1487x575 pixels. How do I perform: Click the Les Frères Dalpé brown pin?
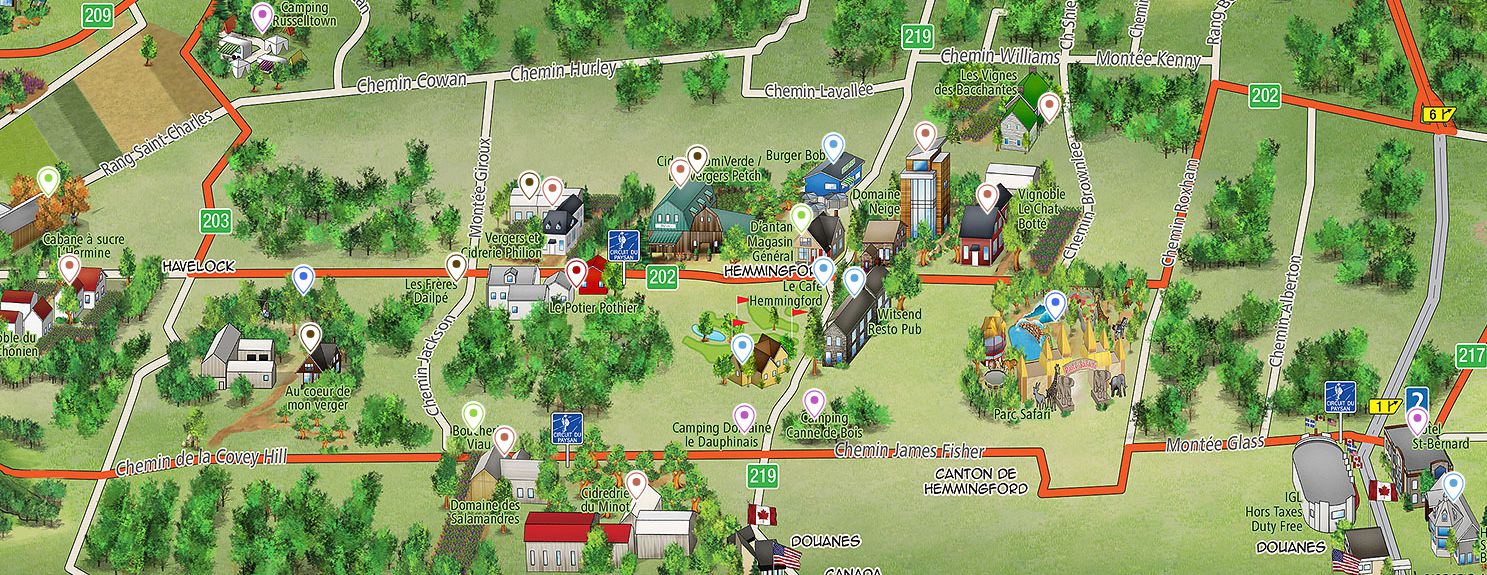point(457,266)
